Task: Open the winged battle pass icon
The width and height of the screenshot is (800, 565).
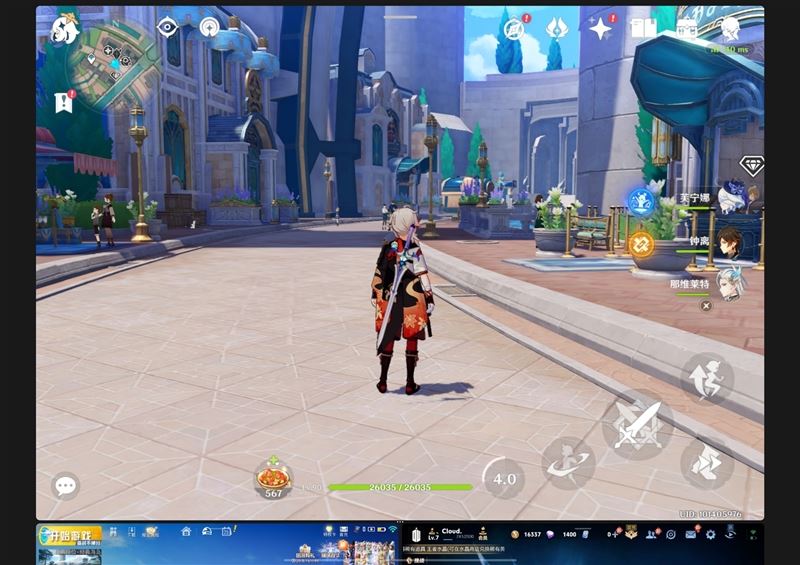Action: point(556,28)
